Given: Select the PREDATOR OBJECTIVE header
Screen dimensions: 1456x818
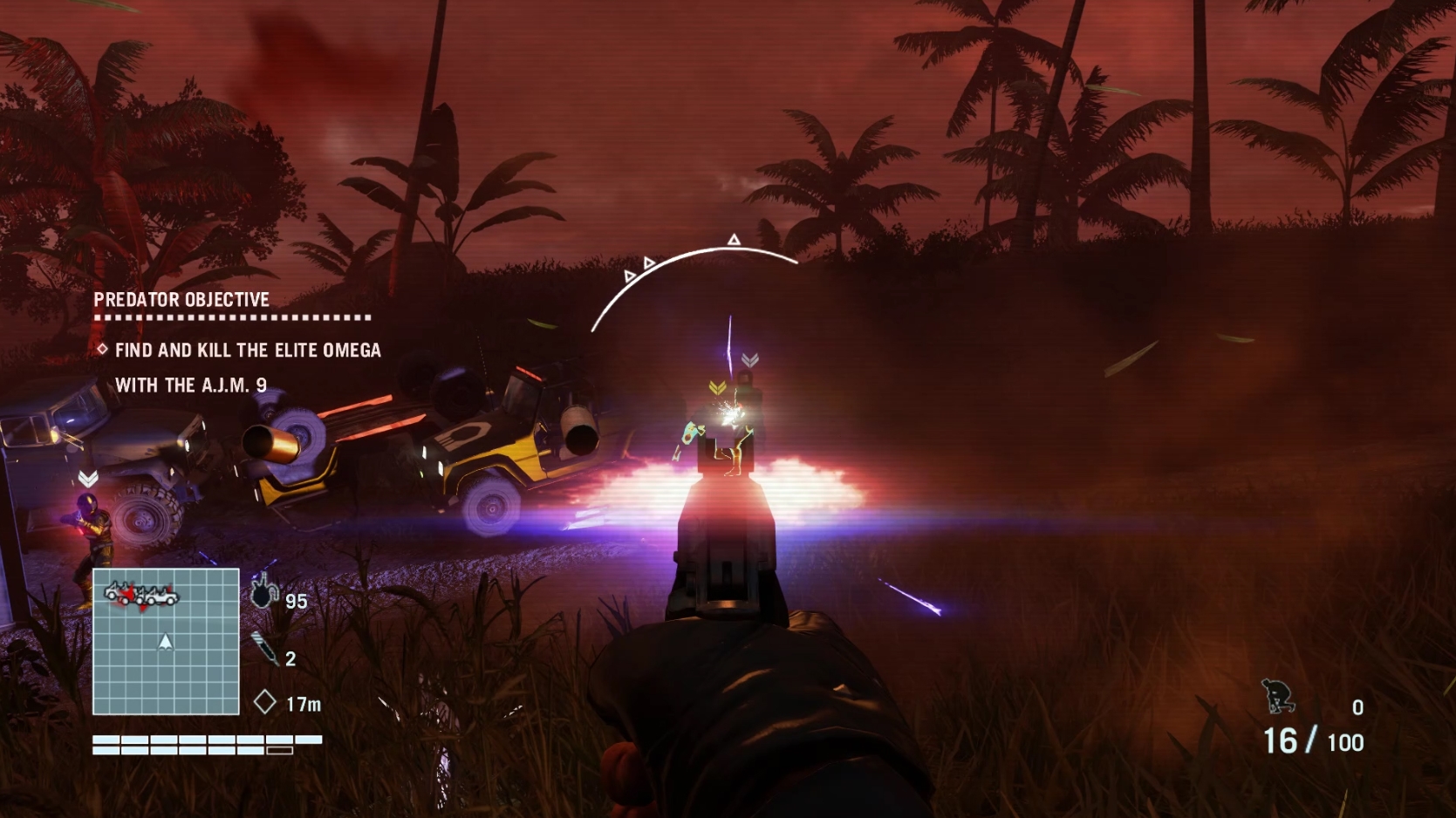Looking at the screenshot, I should [x=180, y=299].
